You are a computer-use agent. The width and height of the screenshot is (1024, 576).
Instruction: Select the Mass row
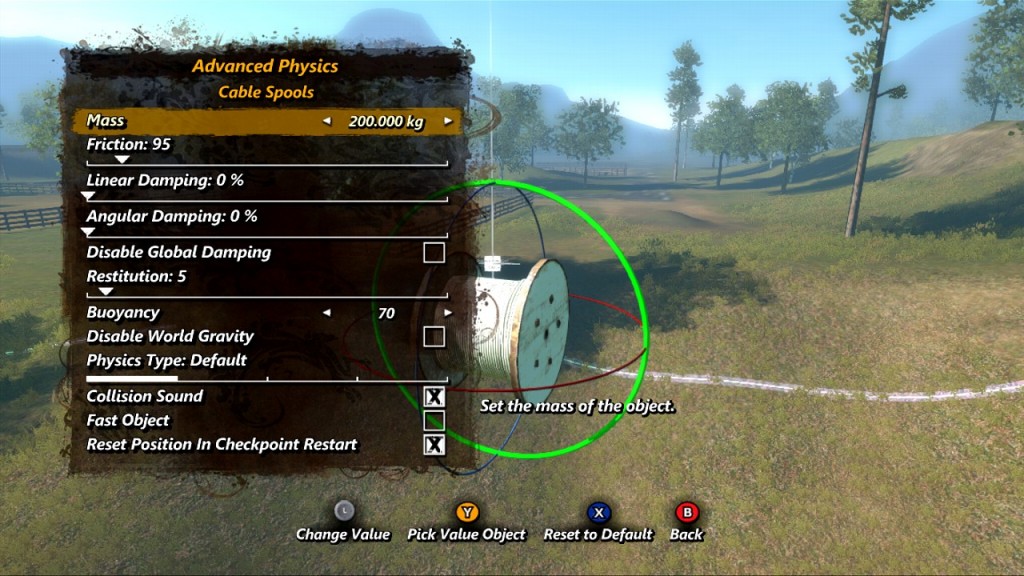tap(200, 121)
